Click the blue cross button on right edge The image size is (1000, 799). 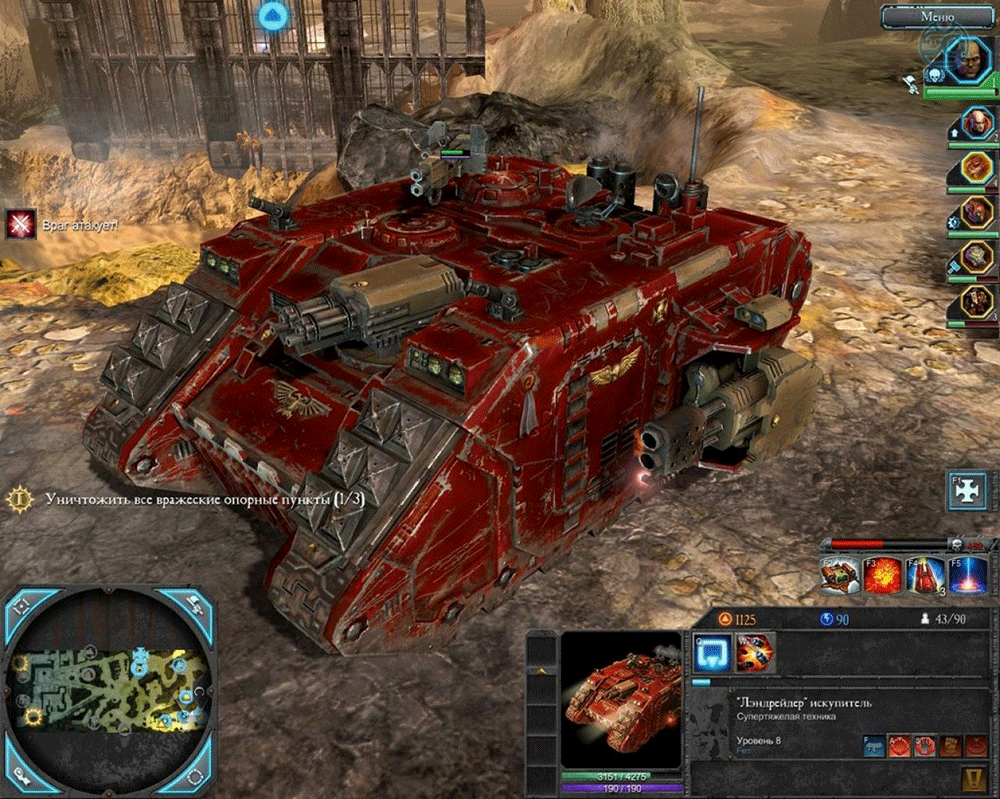coord(968,493)
